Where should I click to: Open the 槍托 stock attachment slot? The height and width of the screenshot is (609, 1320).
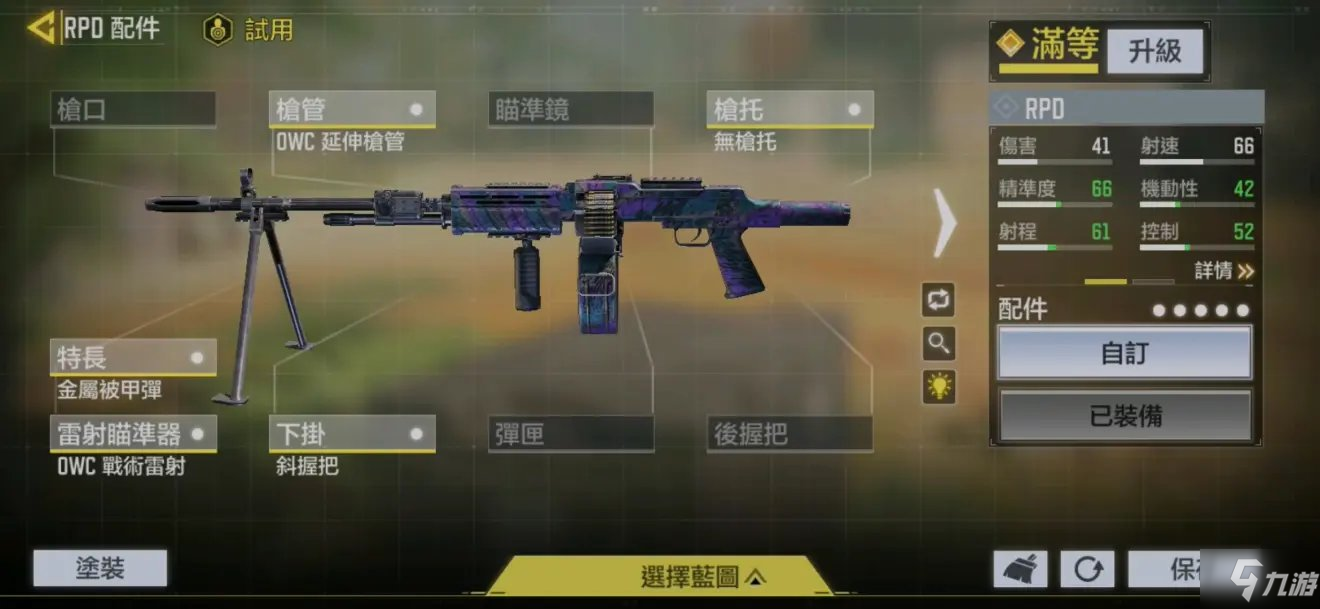(789, 109)
